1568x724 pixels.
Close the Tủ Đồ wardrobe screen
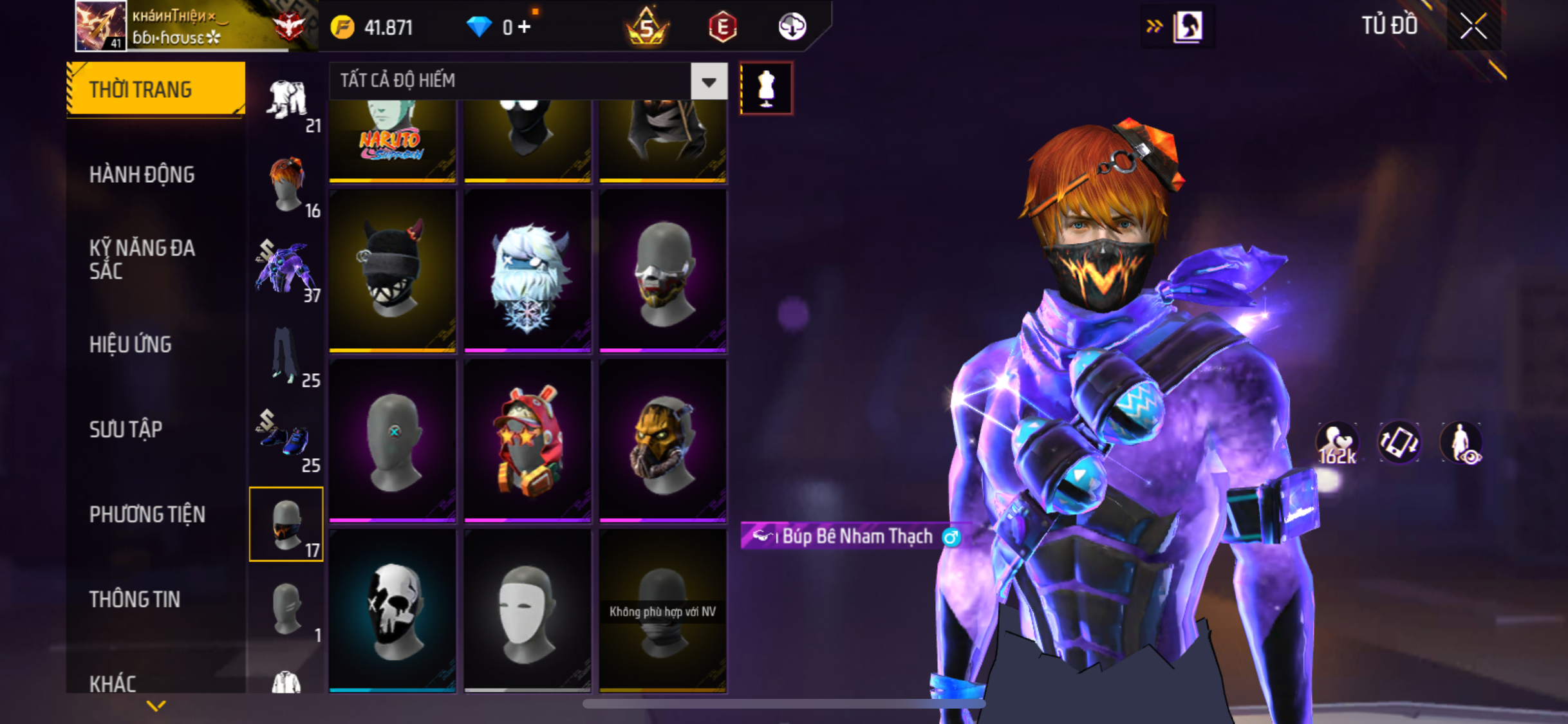pyautogui.click(x=1473, y=26)
